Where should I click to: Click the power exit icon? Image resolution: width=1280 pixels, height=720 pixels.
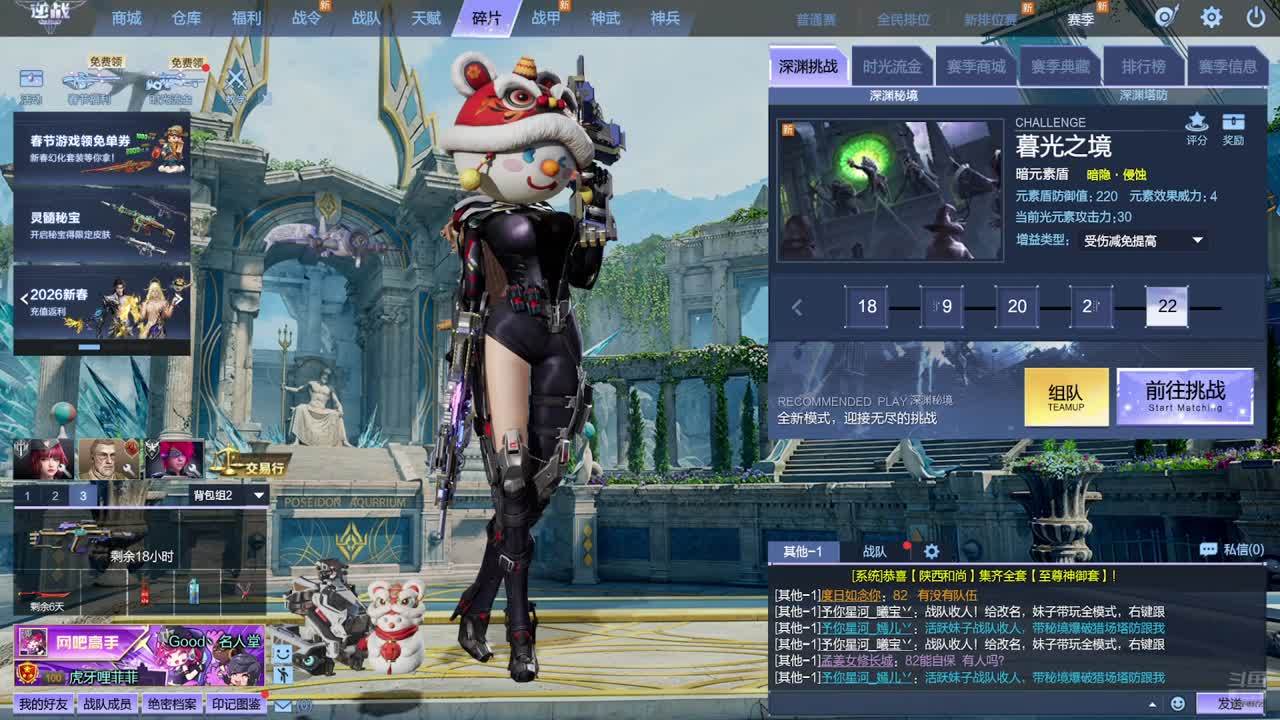1256,17
